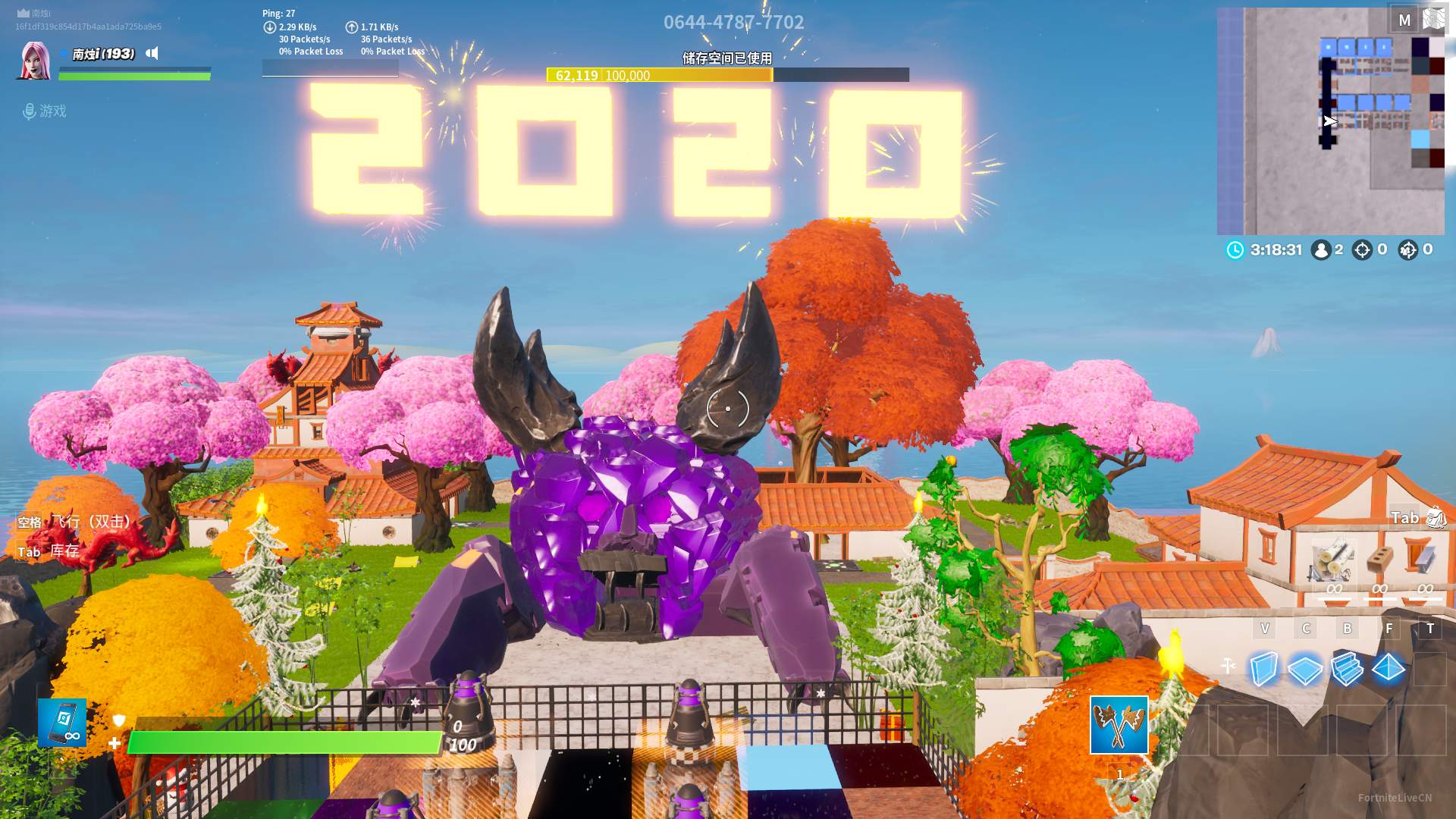Select the wall building piece
The width and height of the screenshot is (1456, 819).
[1264, 669]
